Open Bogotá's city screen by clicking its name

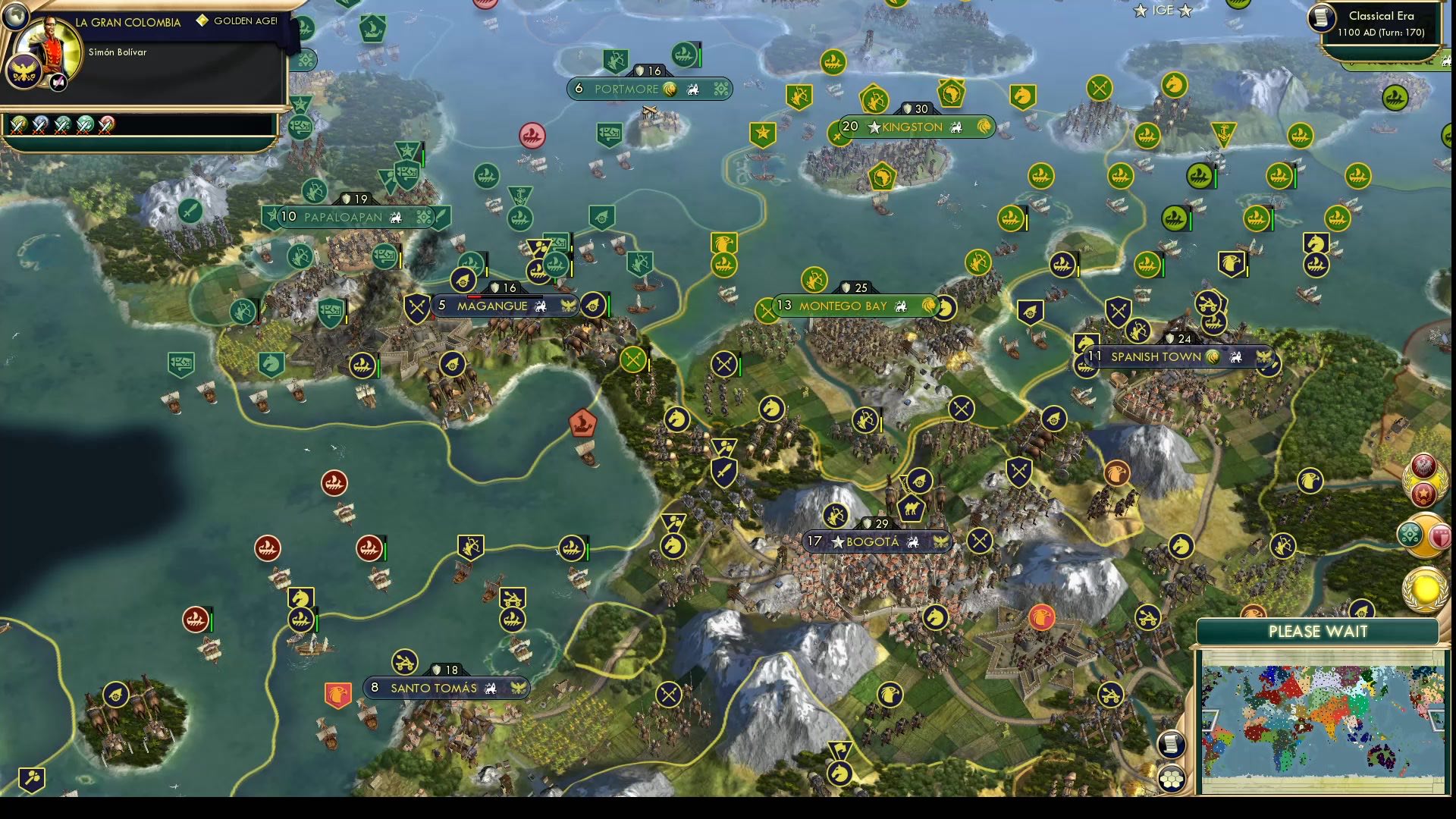[x=873, y=541]
